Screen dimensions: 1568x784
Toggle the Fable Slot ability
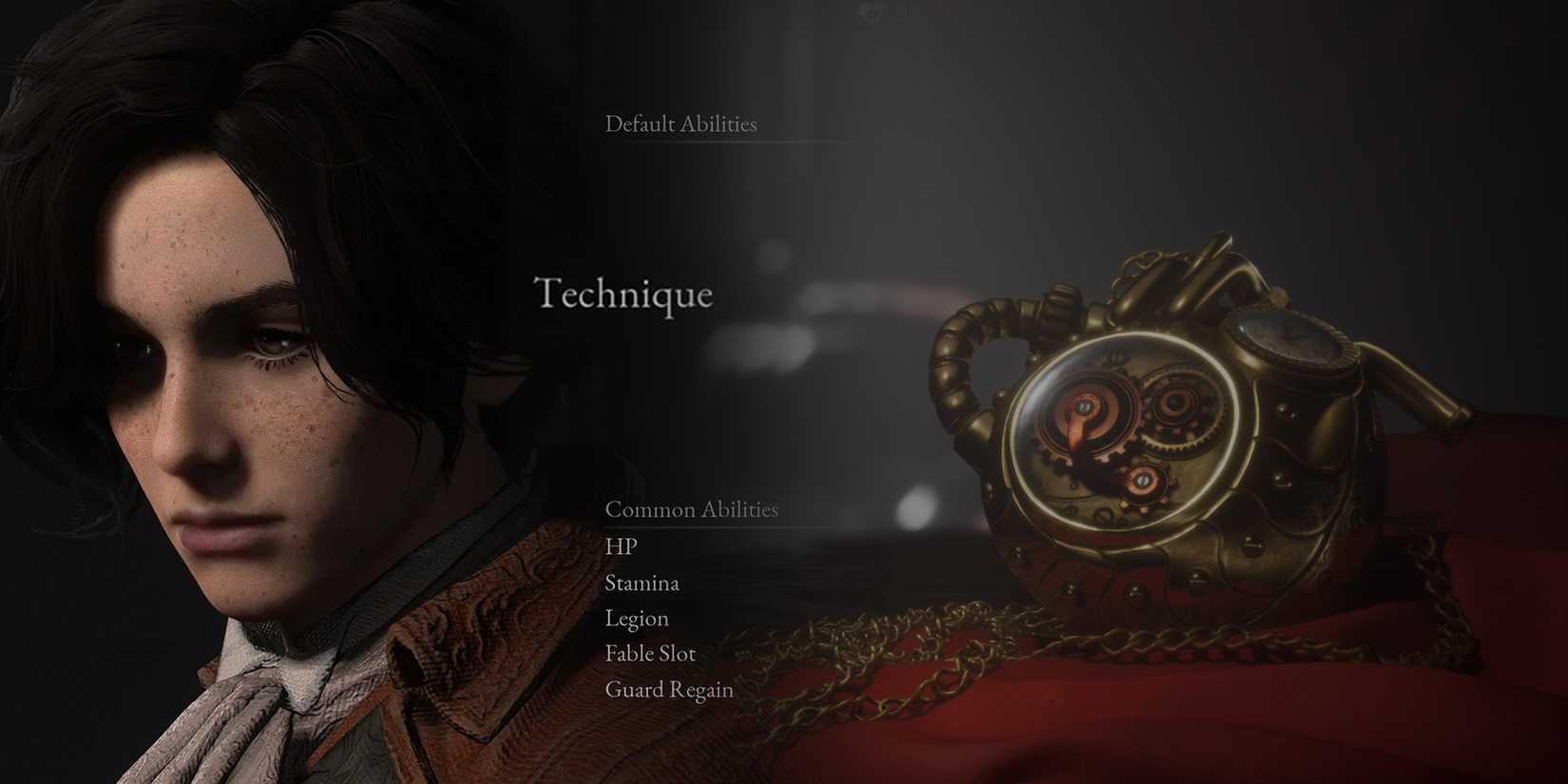pyautogui.click(x=650, y=654)
